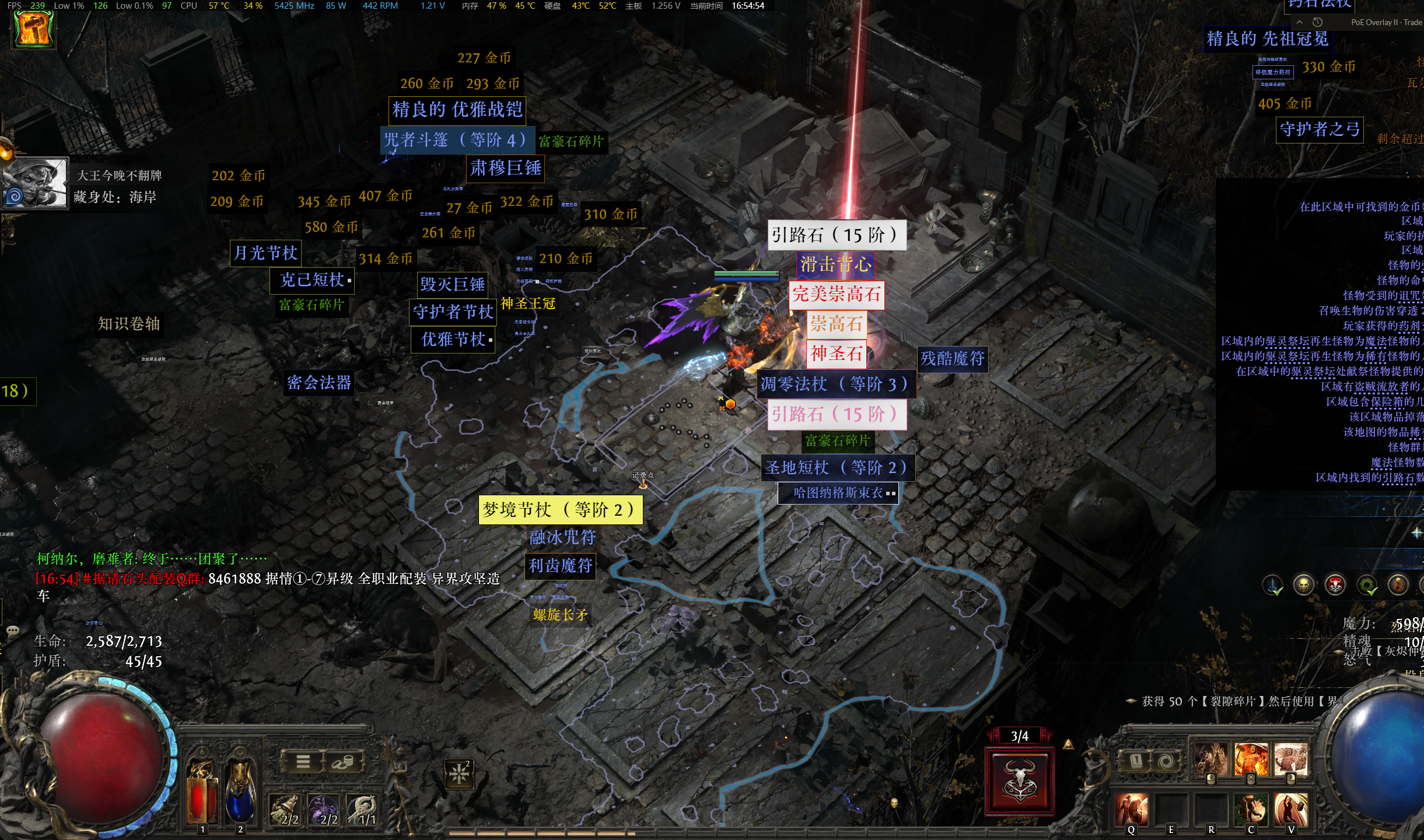This screenshot has width=1424, height=840.
Task: Click the flaming warrior mouse skill
Action: (x=1251, y=759)
